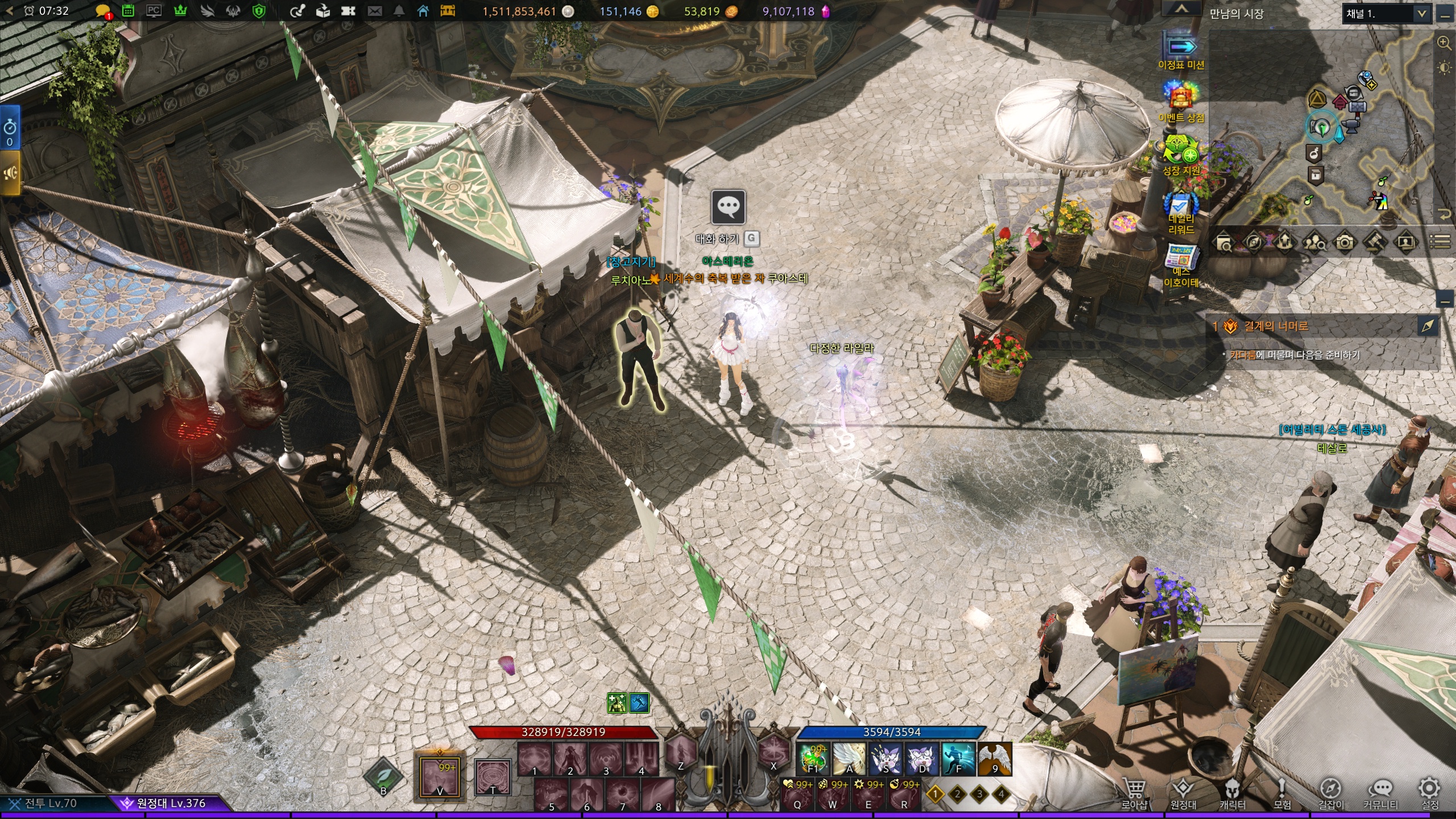Screen dimensions: 1456x819
Task: Open the 길잡이 compass guide menu
Action: pyautogui.click(x=1331, y=791)
